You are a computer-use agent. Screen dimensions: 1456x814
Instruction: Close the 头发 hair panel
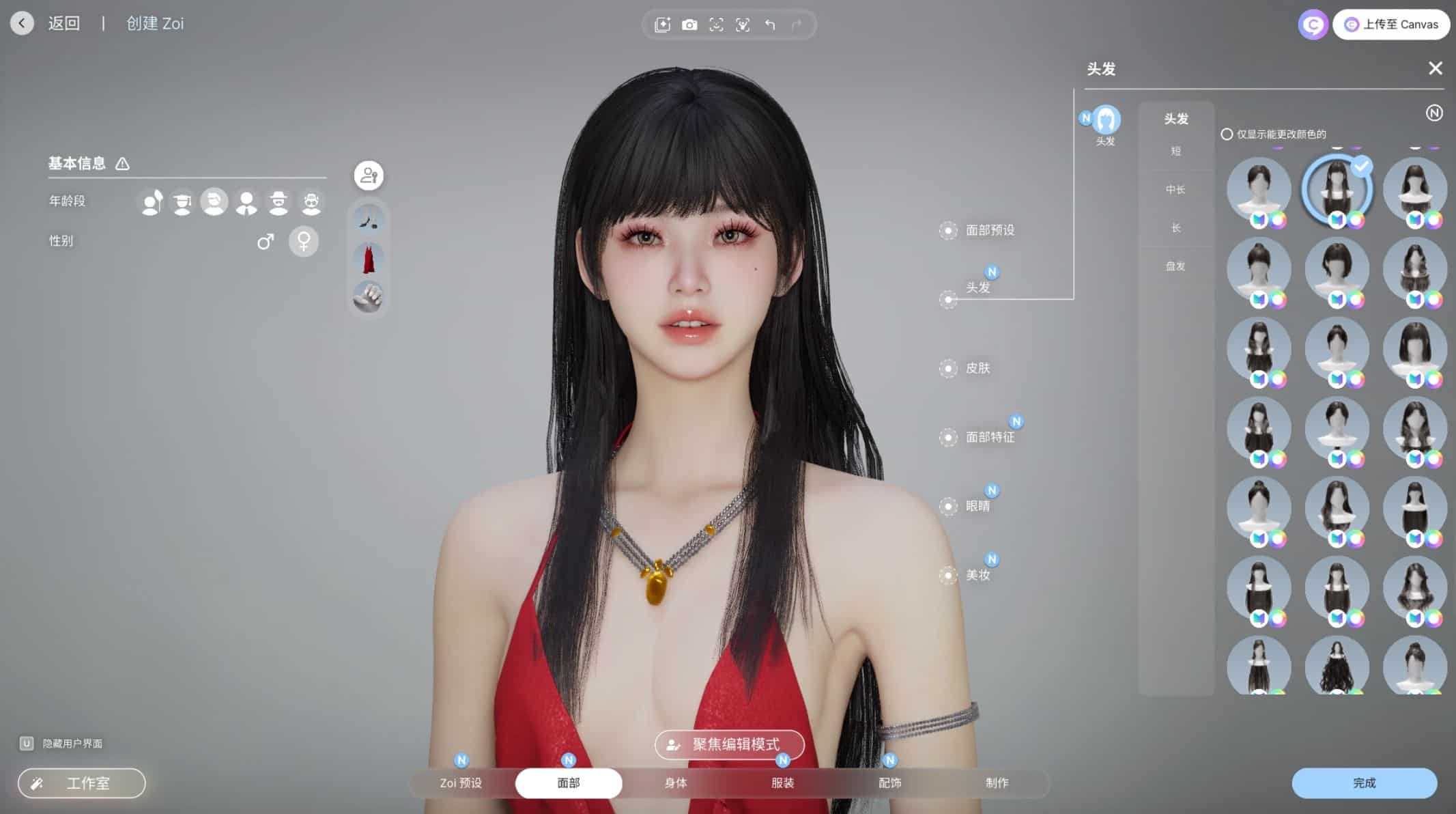[1435, 68]
